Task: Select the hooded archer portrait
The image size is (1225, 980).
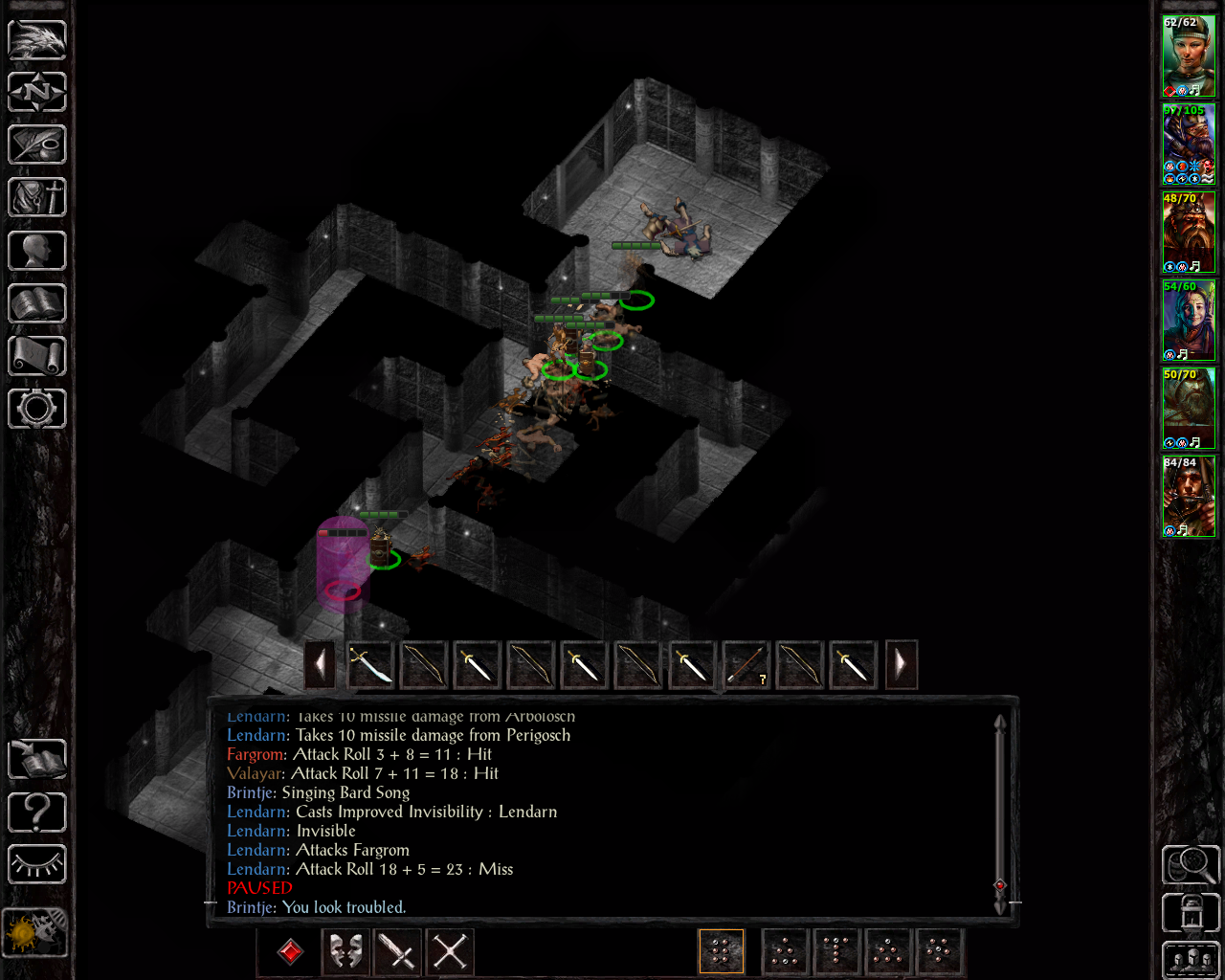Action: point(1189,496)
